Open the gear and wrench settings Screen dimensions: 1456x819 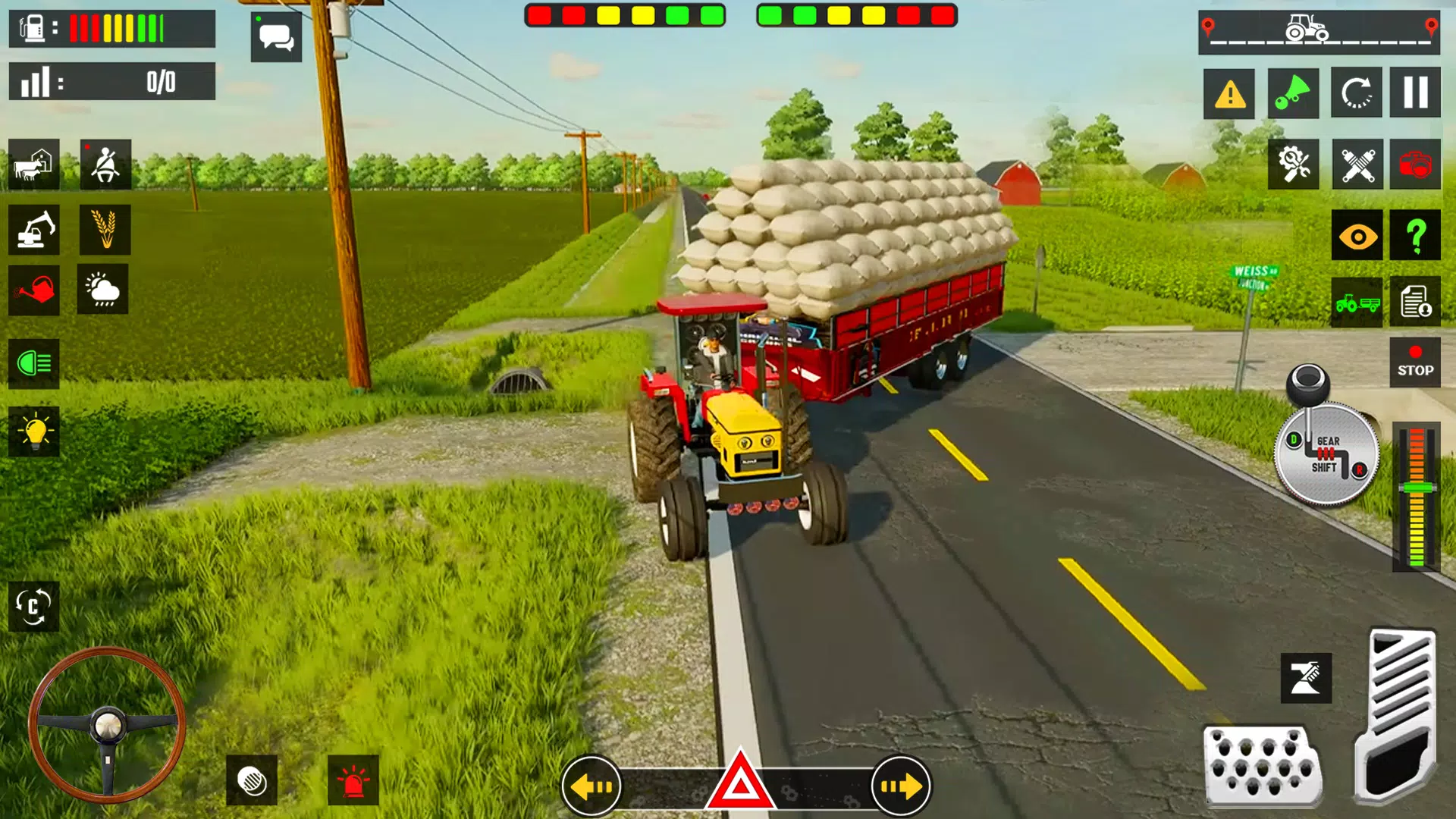click(1294, 164)
